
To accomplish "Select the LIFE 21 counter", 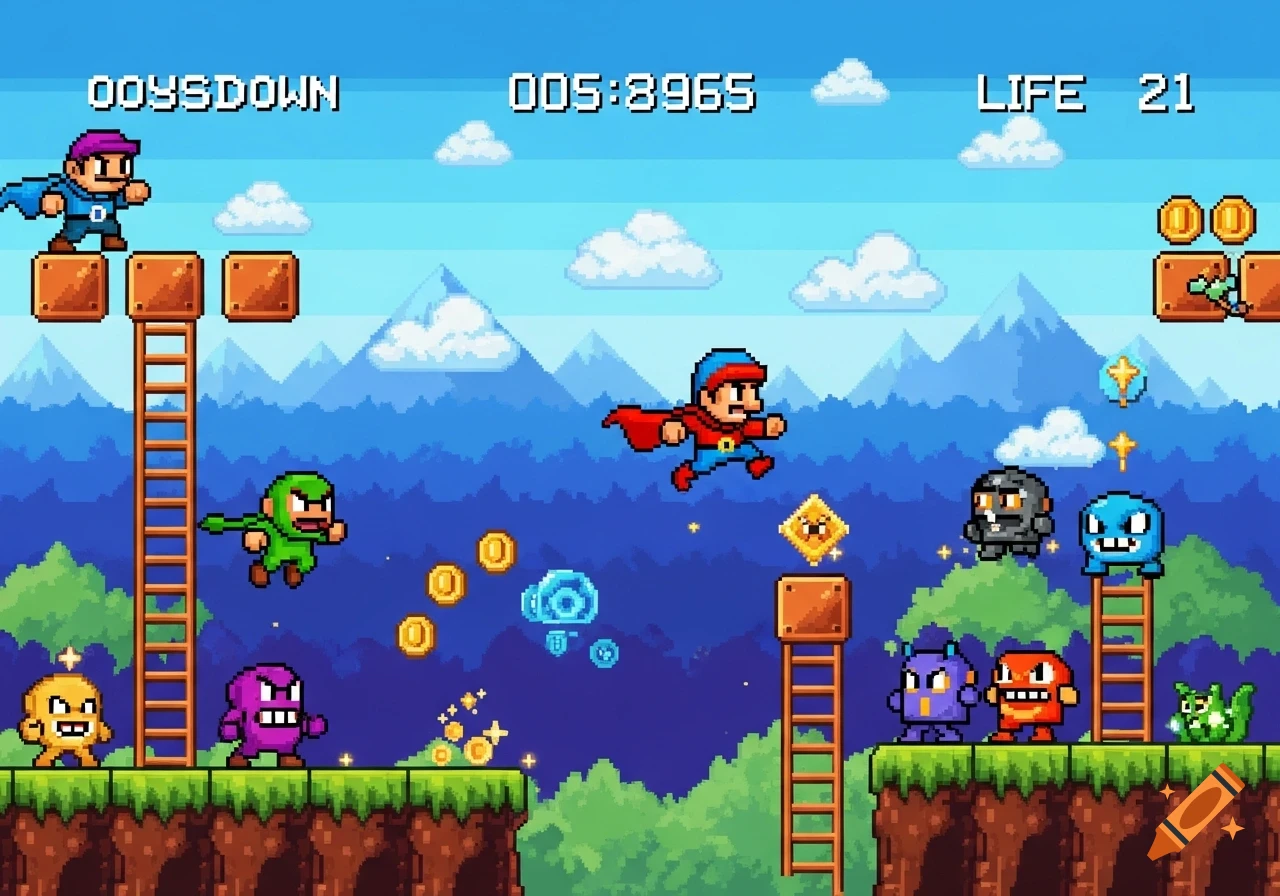I will coord(1085,93).
